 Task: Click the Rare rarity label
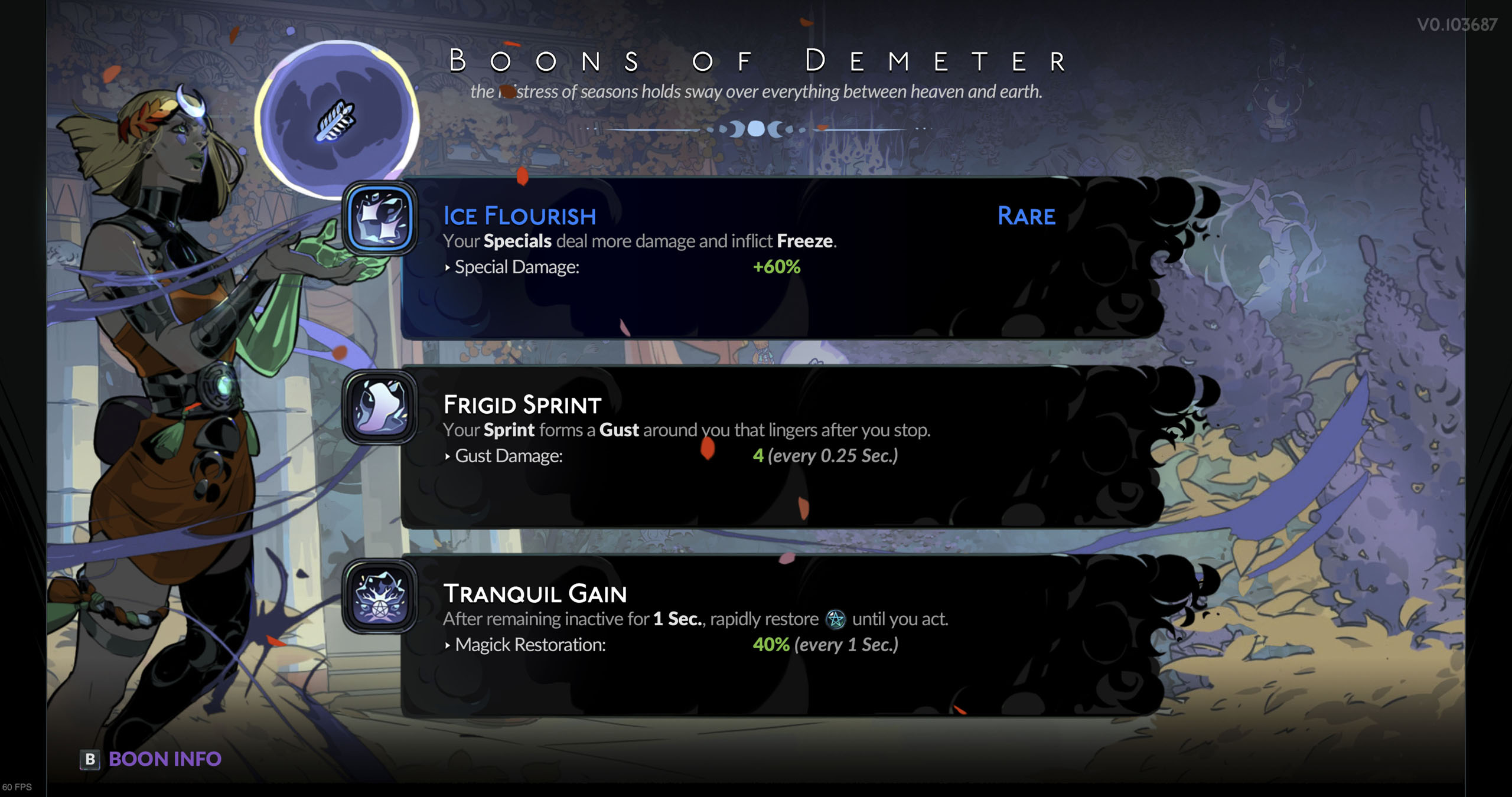tap(1026, 216)
